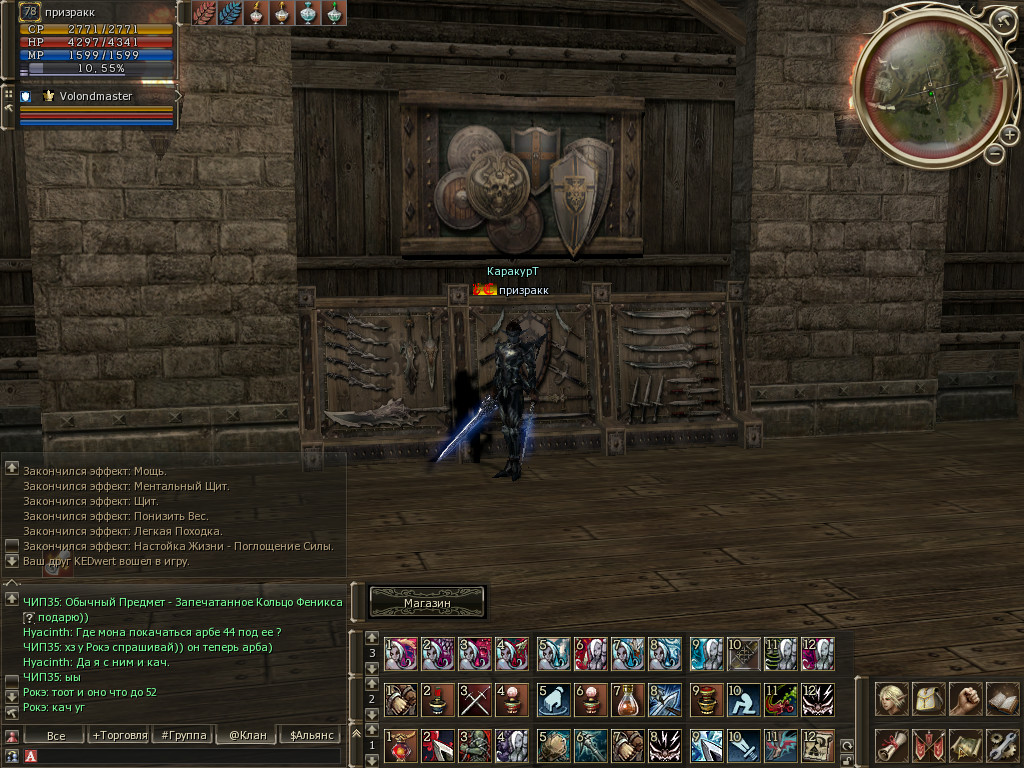Use the orange potion flask in hotbar 2
The height and width of the screenshot is (768, 1024).
(628, 698)
